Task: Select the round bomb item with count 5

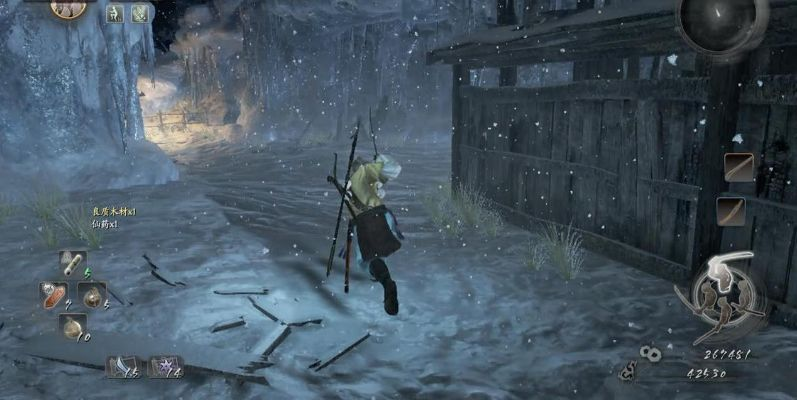Action: (x=92, y=295)
